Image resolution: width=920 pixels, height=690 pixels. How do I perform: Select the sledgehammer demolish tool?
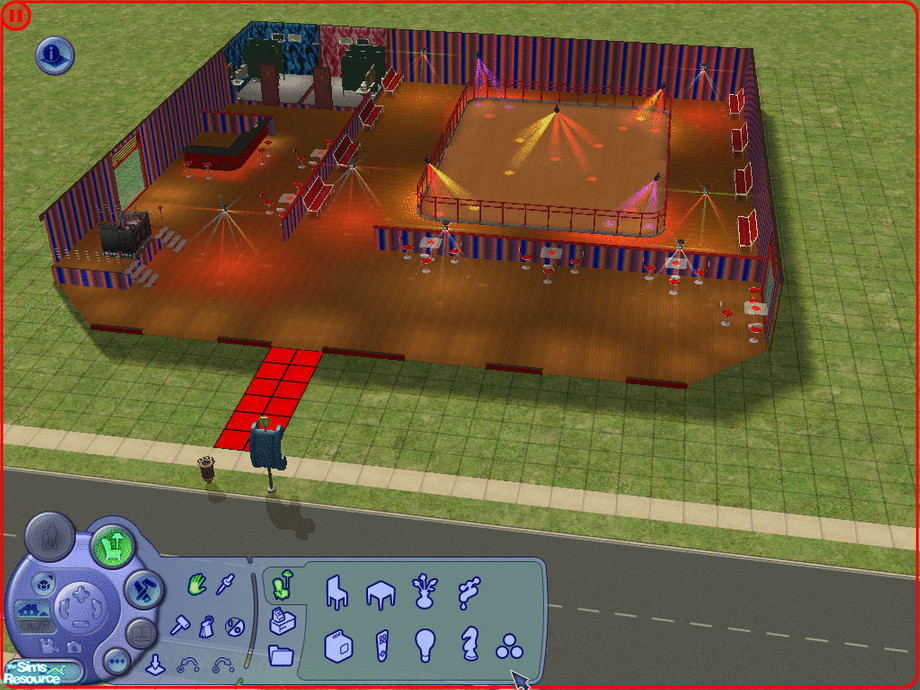tap(182, 627)
